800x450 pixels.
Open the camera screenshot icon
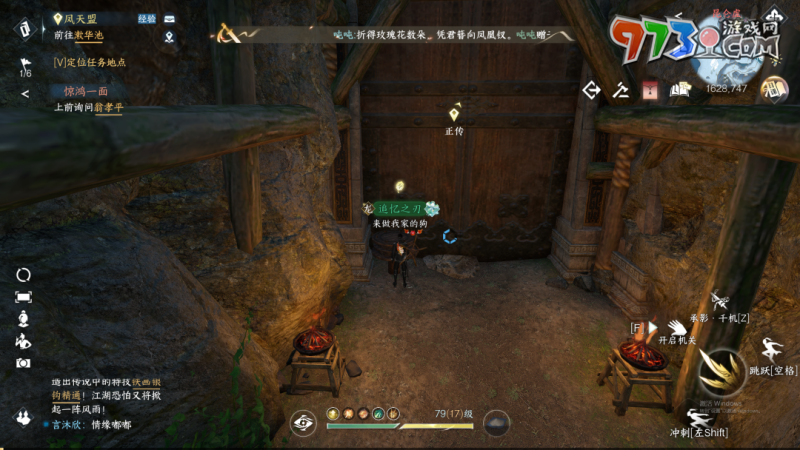click(x=23, y=363)
